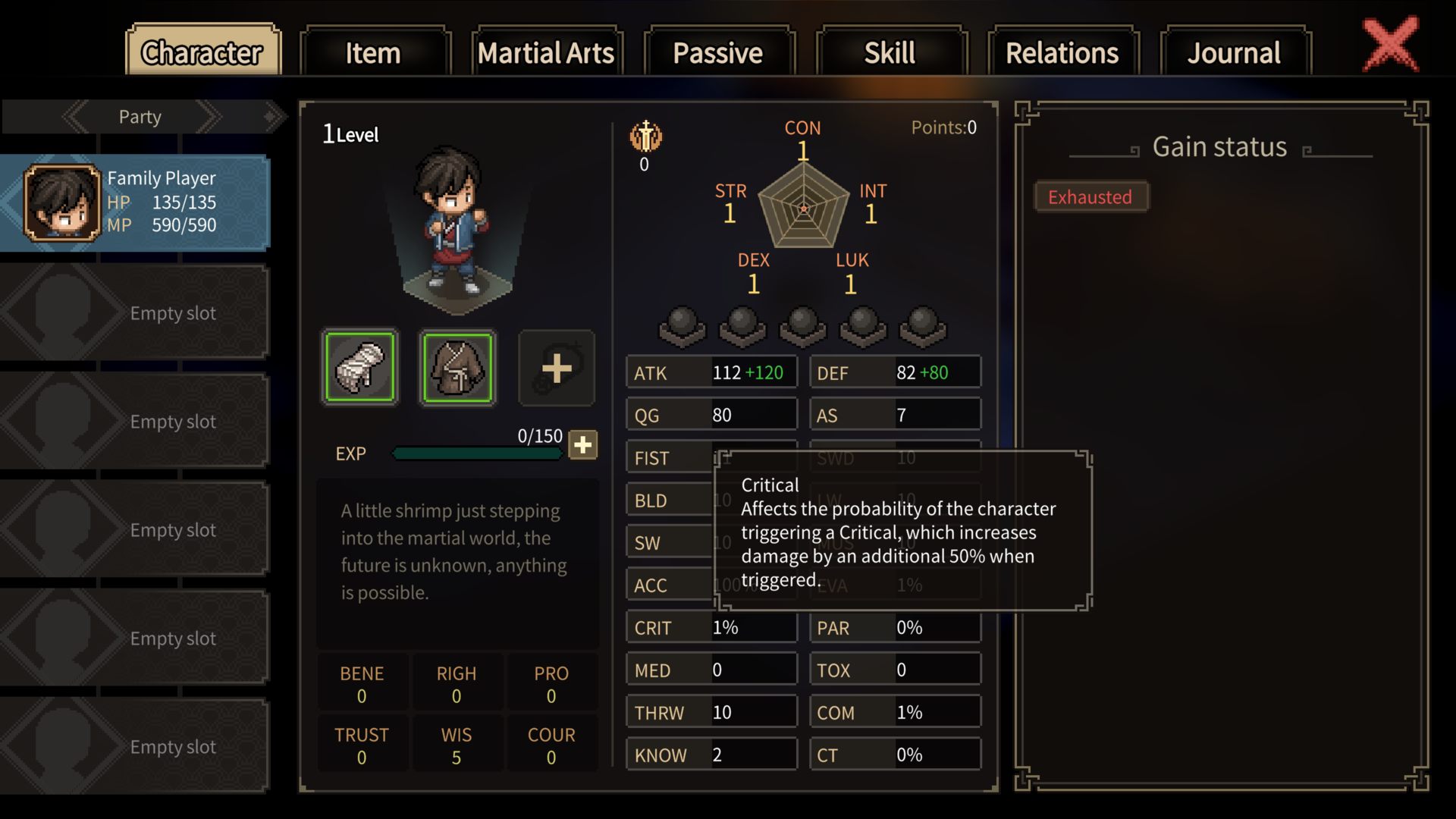Click the Party header selector

coord(140,117)
